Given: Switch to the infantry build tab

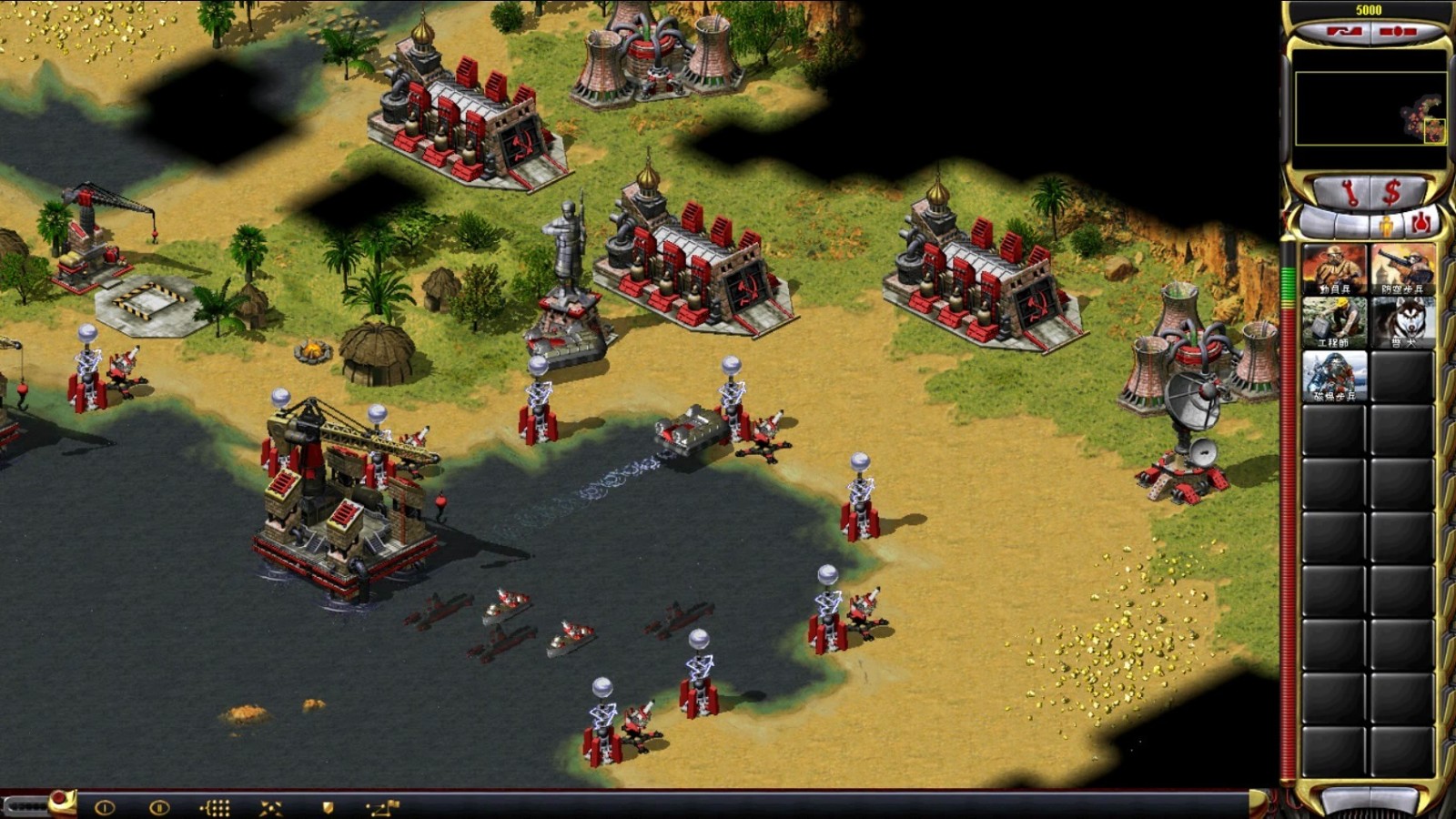Looking at the screenshot, I should pyautogui.click(x=1386, y=224).
